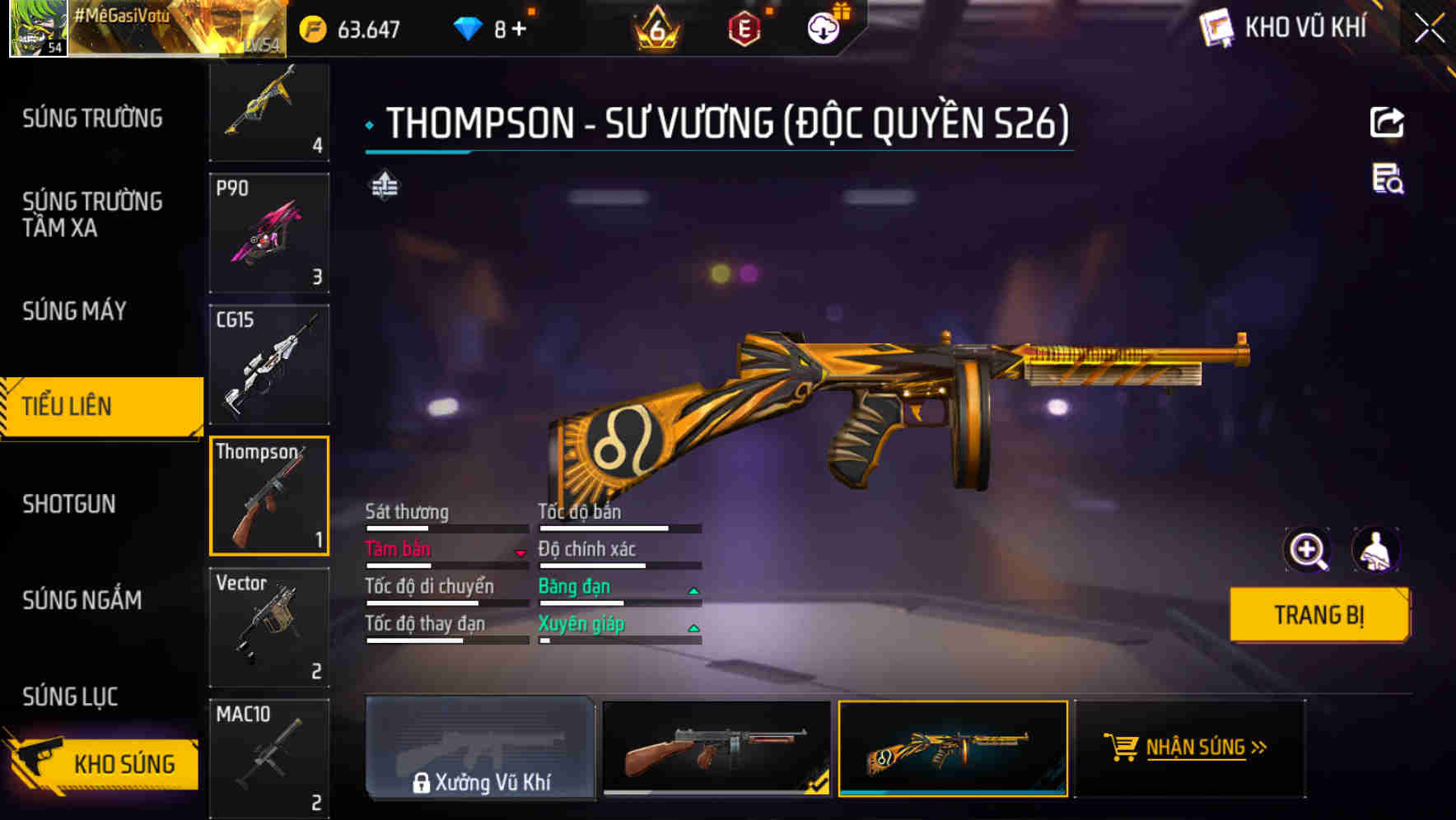Click the rank crown icon showing level 6

(655, 27)
